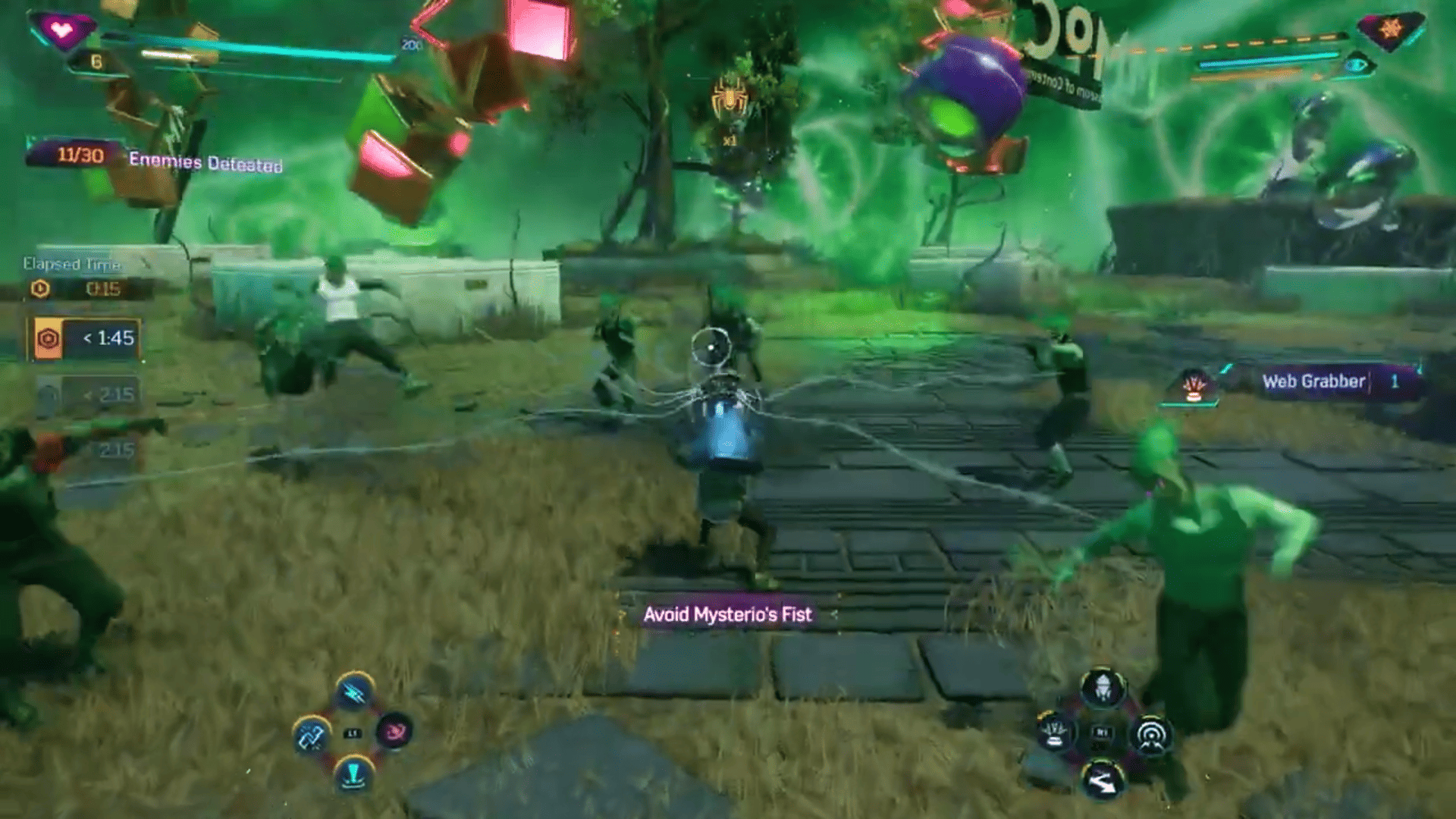Select the pink venom surge ability icon
Image resolution: width=1456 pixels, height=819 pixels.
(394, 731)
